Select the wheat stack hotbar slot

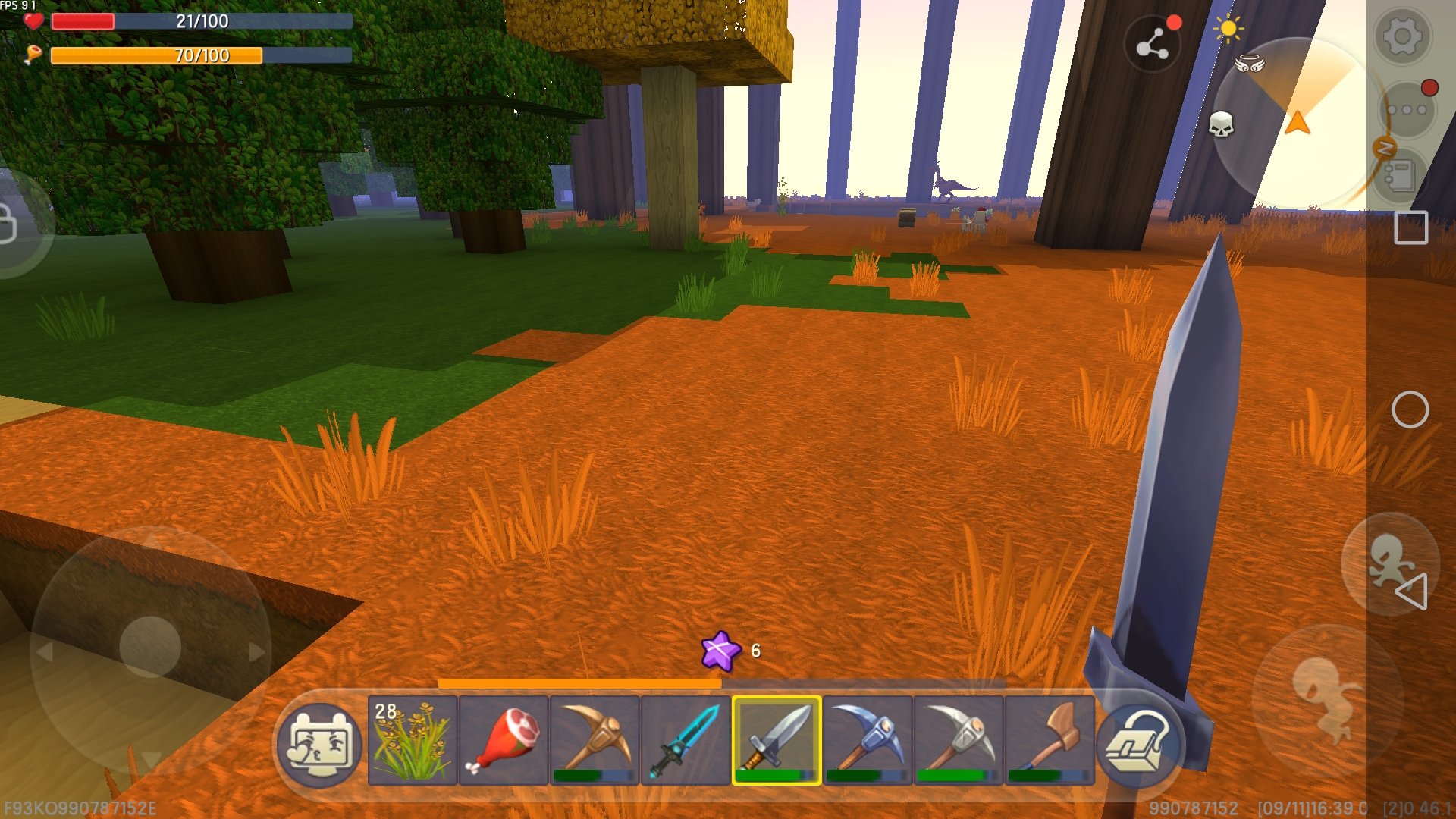[x=413, y=740]
